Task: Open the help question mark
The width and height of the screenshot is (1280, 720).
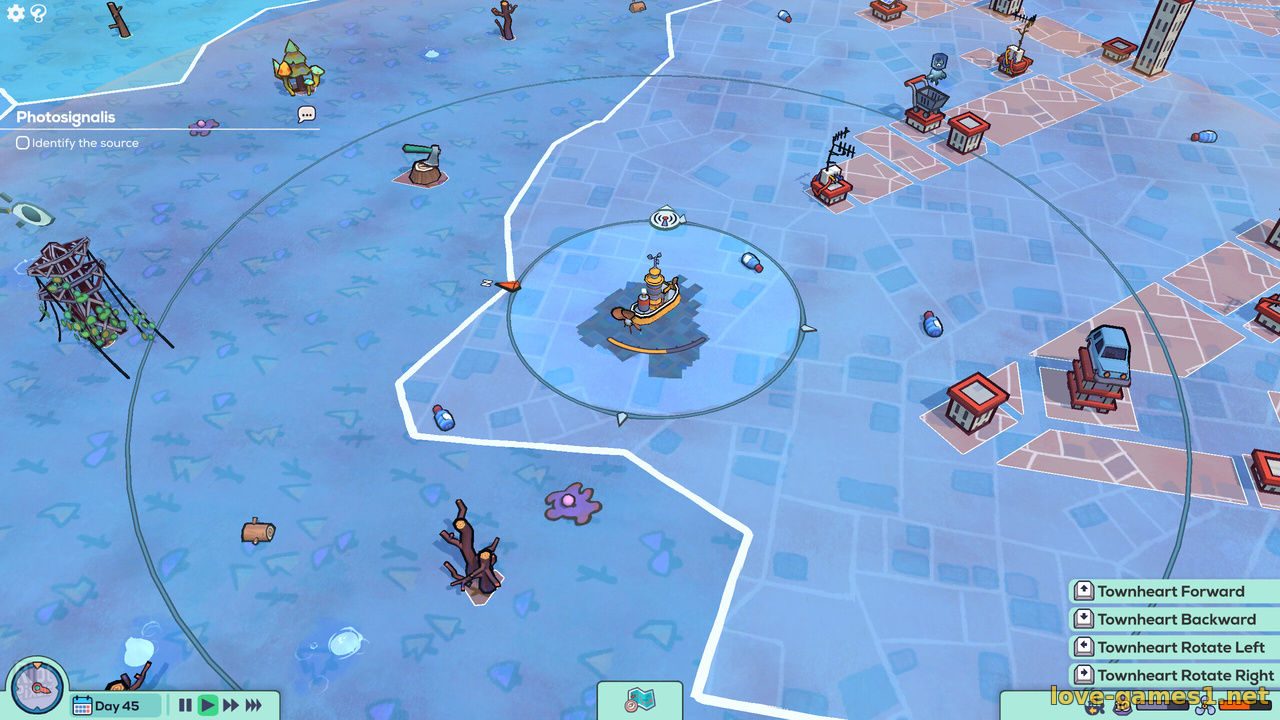Action: click(39, 13)
